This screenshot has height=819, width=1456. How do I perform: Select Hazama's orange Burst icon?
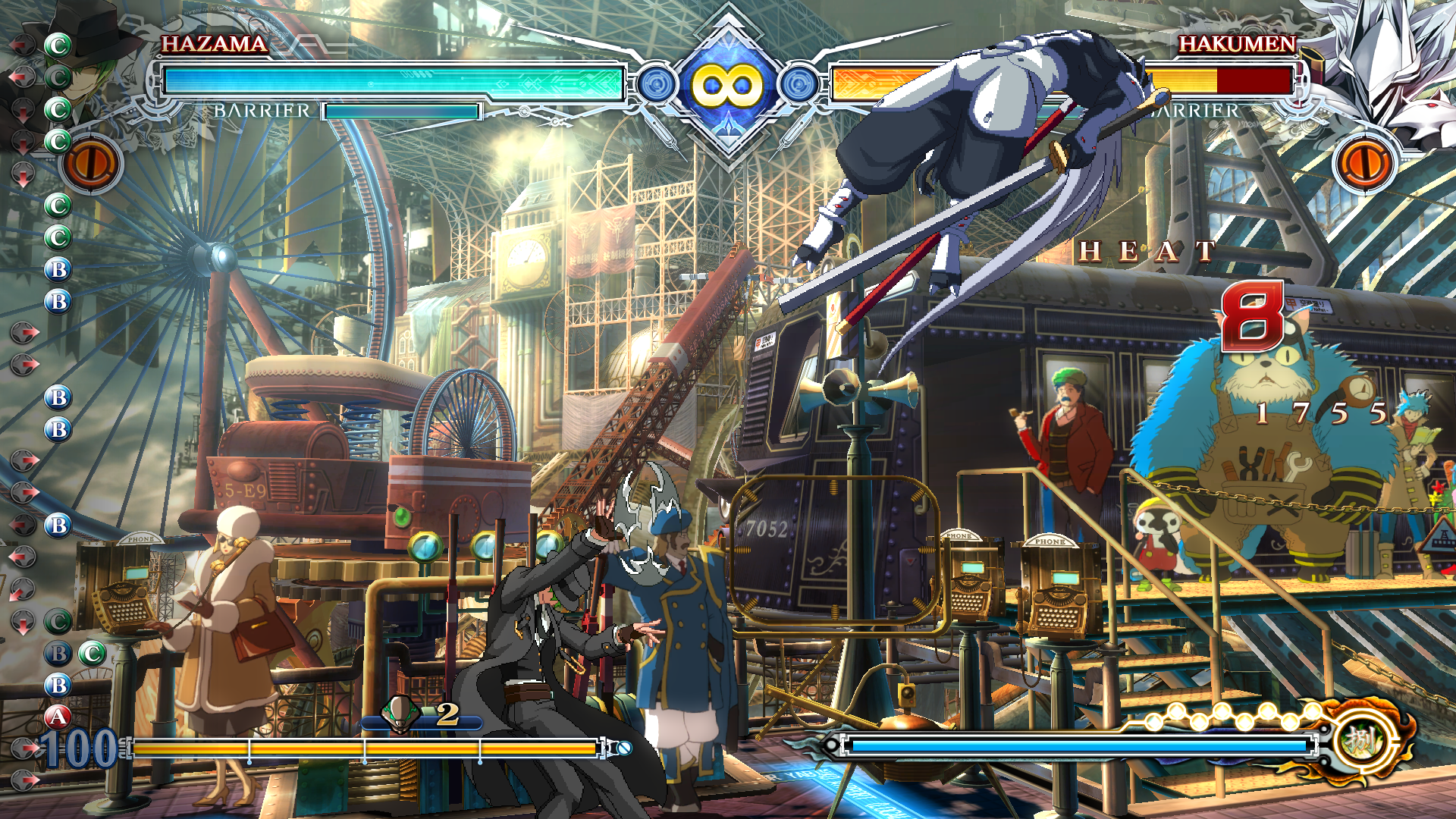tap(91, 163)
